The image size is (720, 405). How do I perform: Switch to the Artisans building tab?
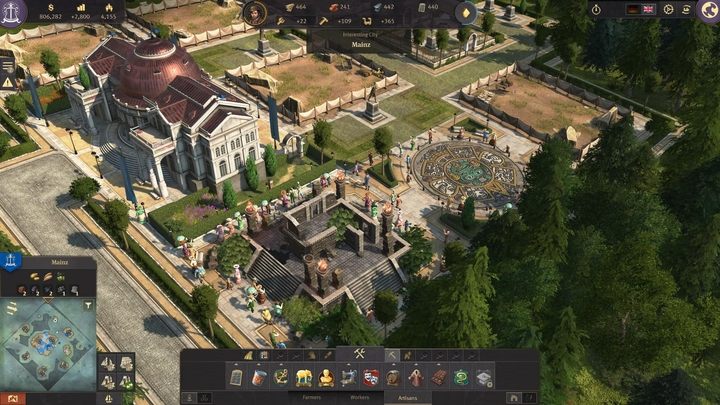point(407,398)
